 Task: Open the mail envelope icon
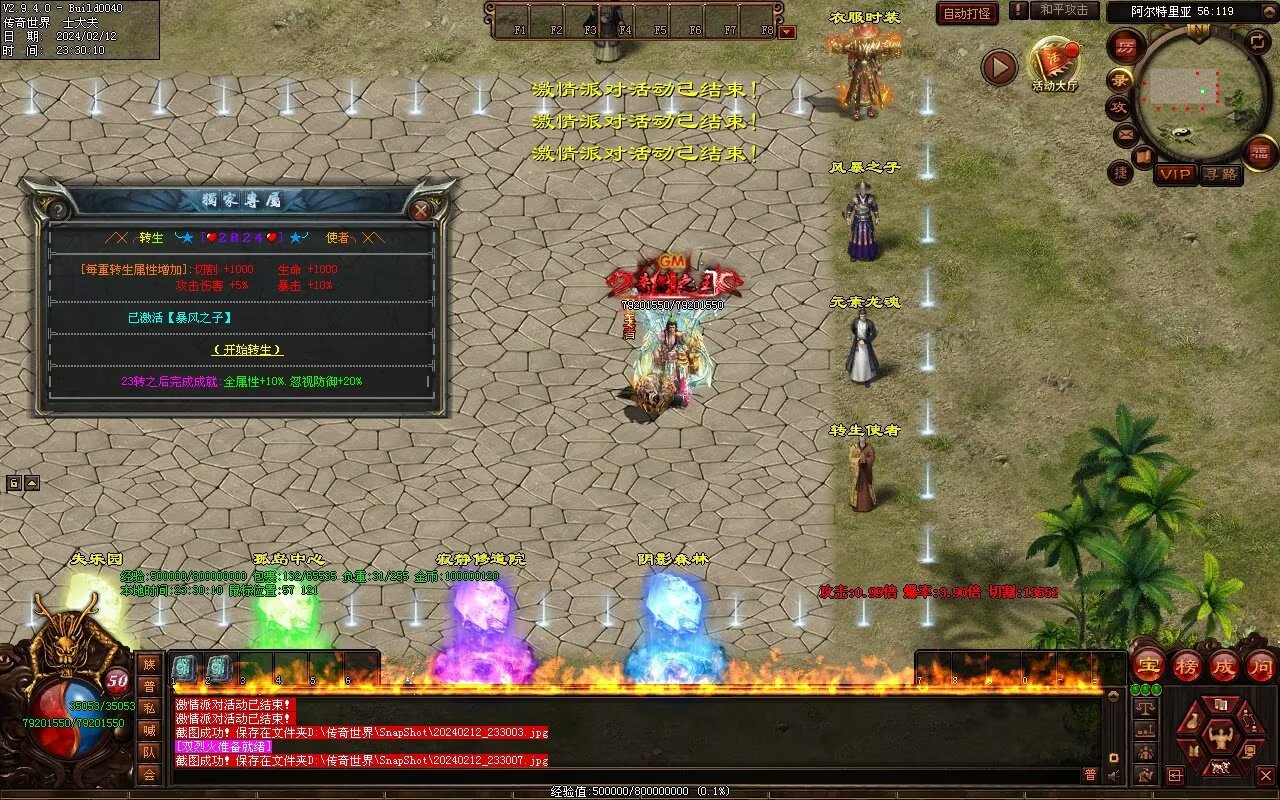tap(1126, 133)
